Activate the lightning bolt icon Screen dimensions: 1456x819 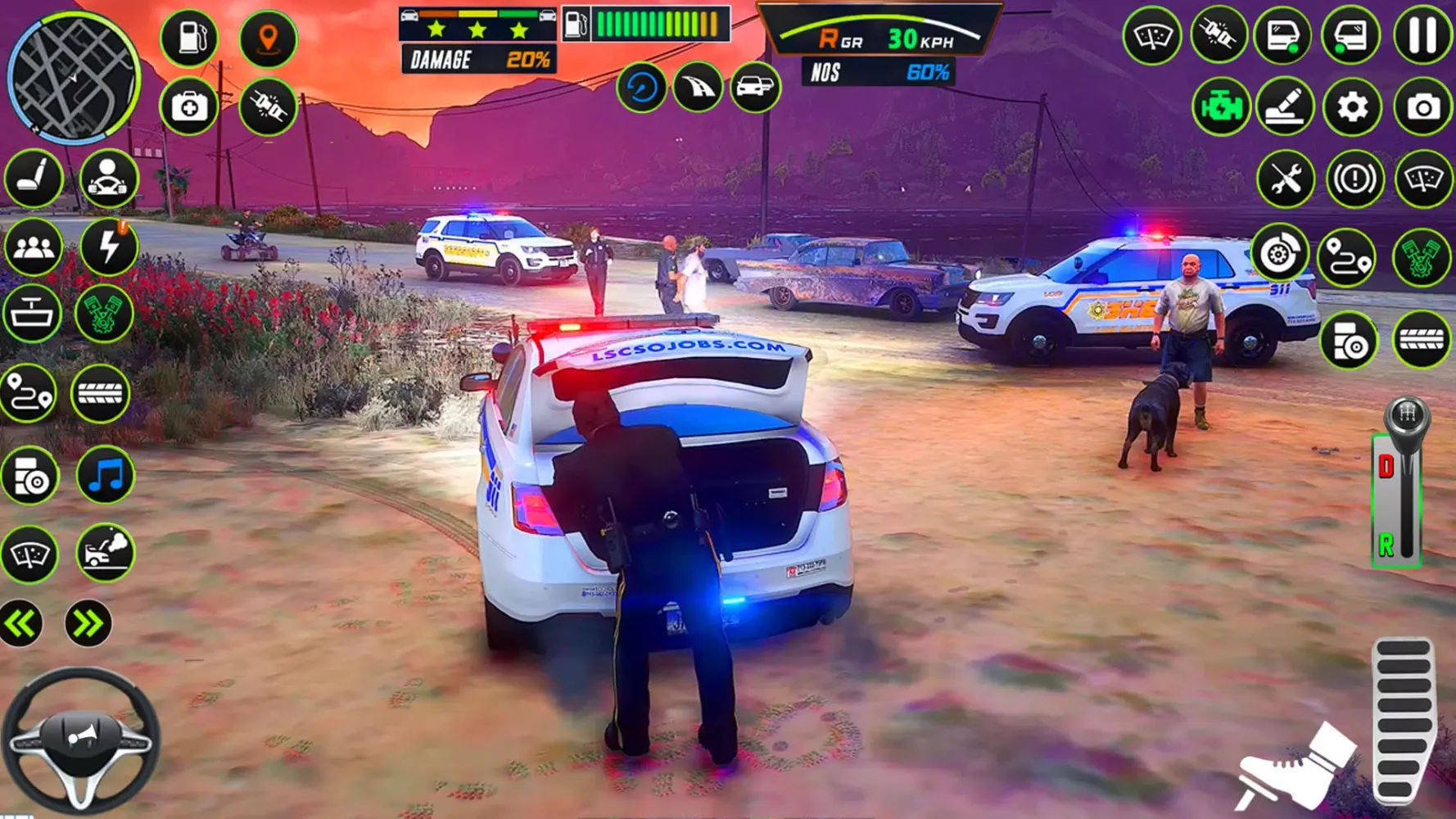point(108,247)
